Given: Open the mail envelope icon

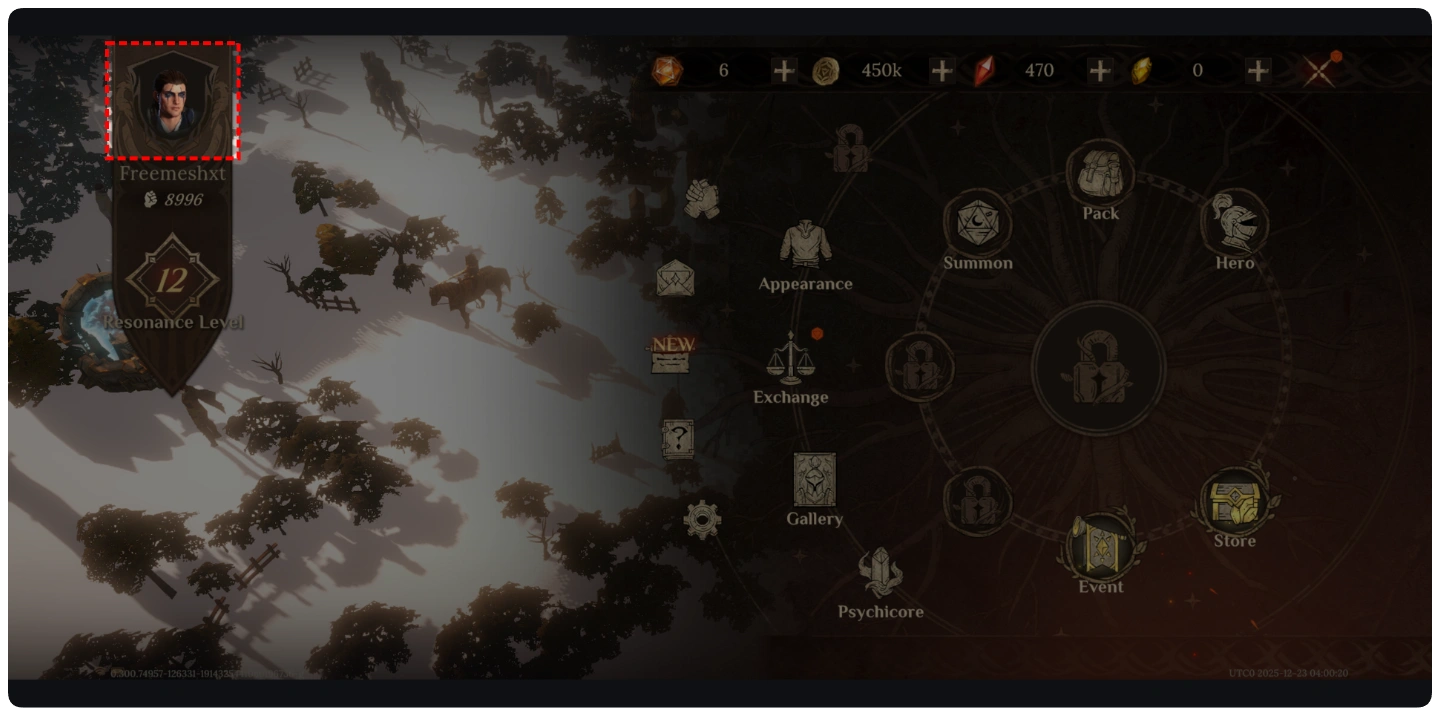Looking at the screenshot, I should coord(675,278).
